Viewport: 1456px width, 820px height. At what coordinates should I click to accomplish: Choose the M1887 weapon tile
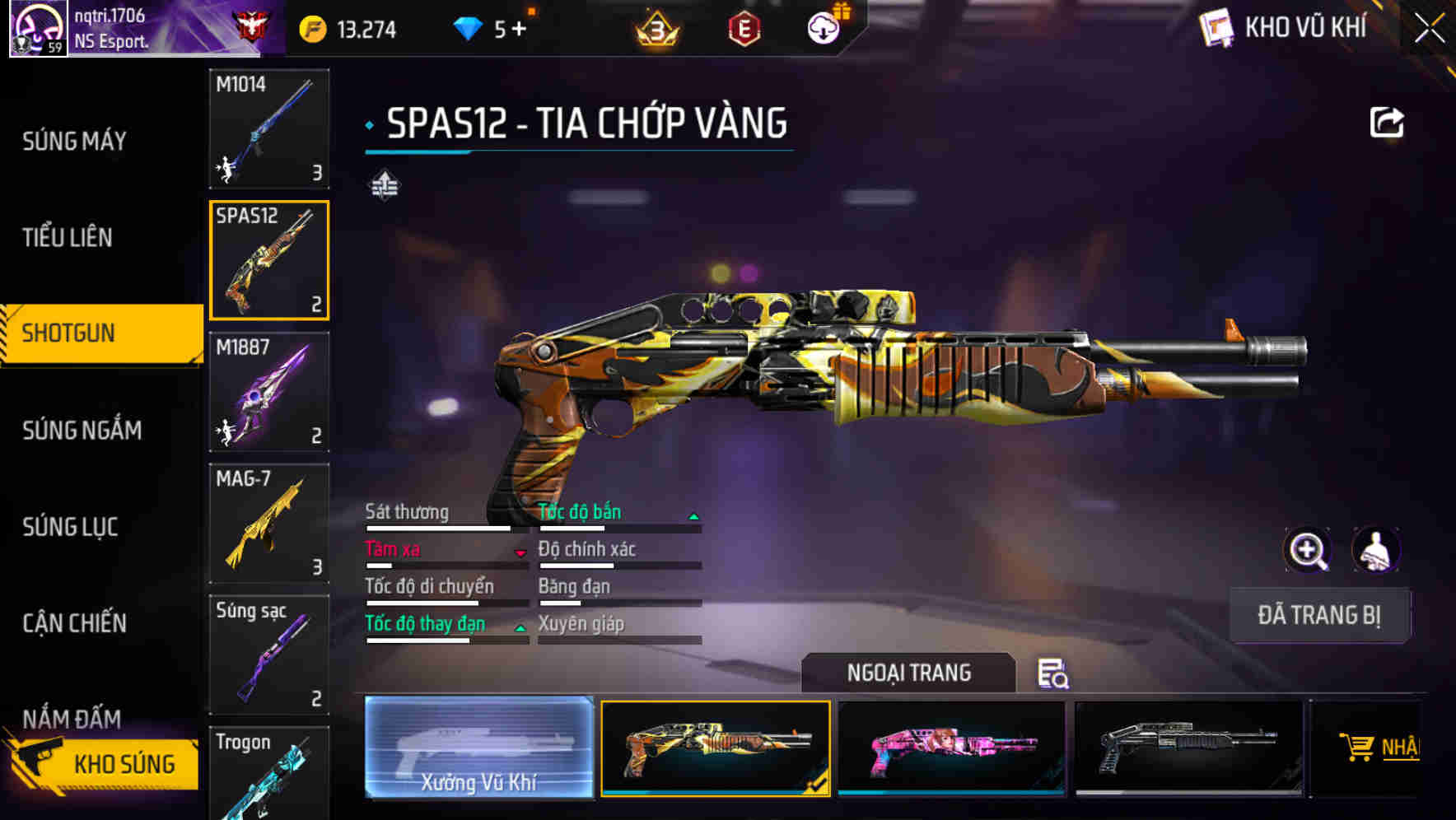[x=269, y=392]
